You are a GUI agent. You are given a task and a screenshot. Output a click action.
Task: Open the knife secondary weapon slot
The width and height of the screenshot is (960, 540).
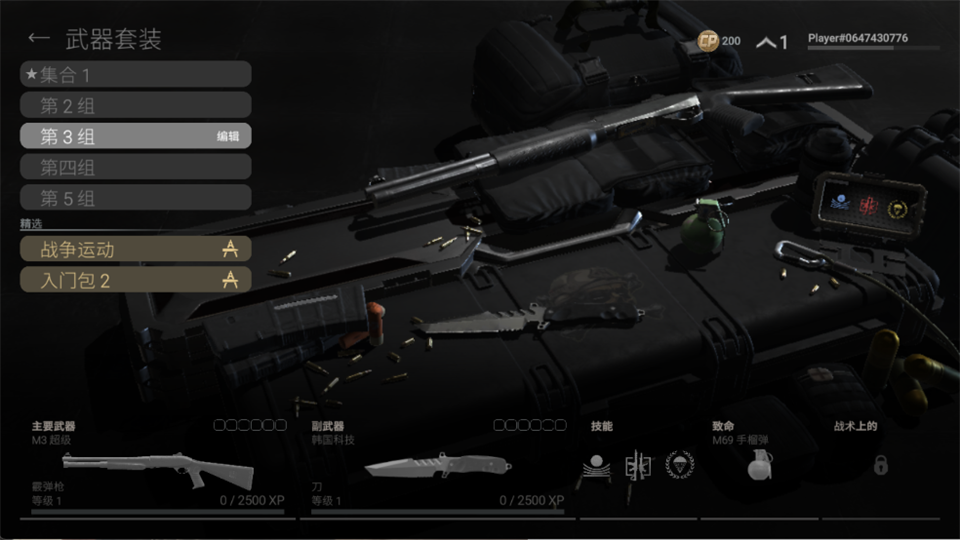(x=437, y=468)
